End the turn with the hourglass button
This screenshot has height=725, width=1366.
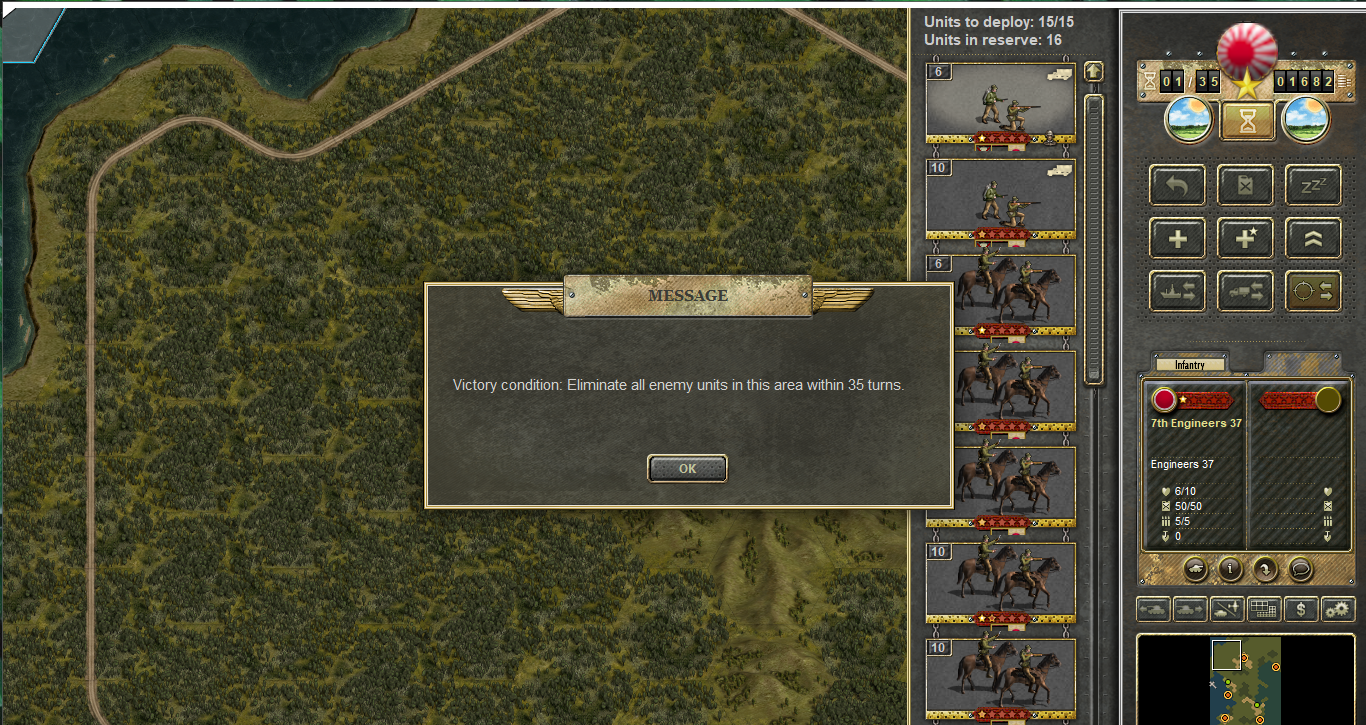[x=1247, y=120]
